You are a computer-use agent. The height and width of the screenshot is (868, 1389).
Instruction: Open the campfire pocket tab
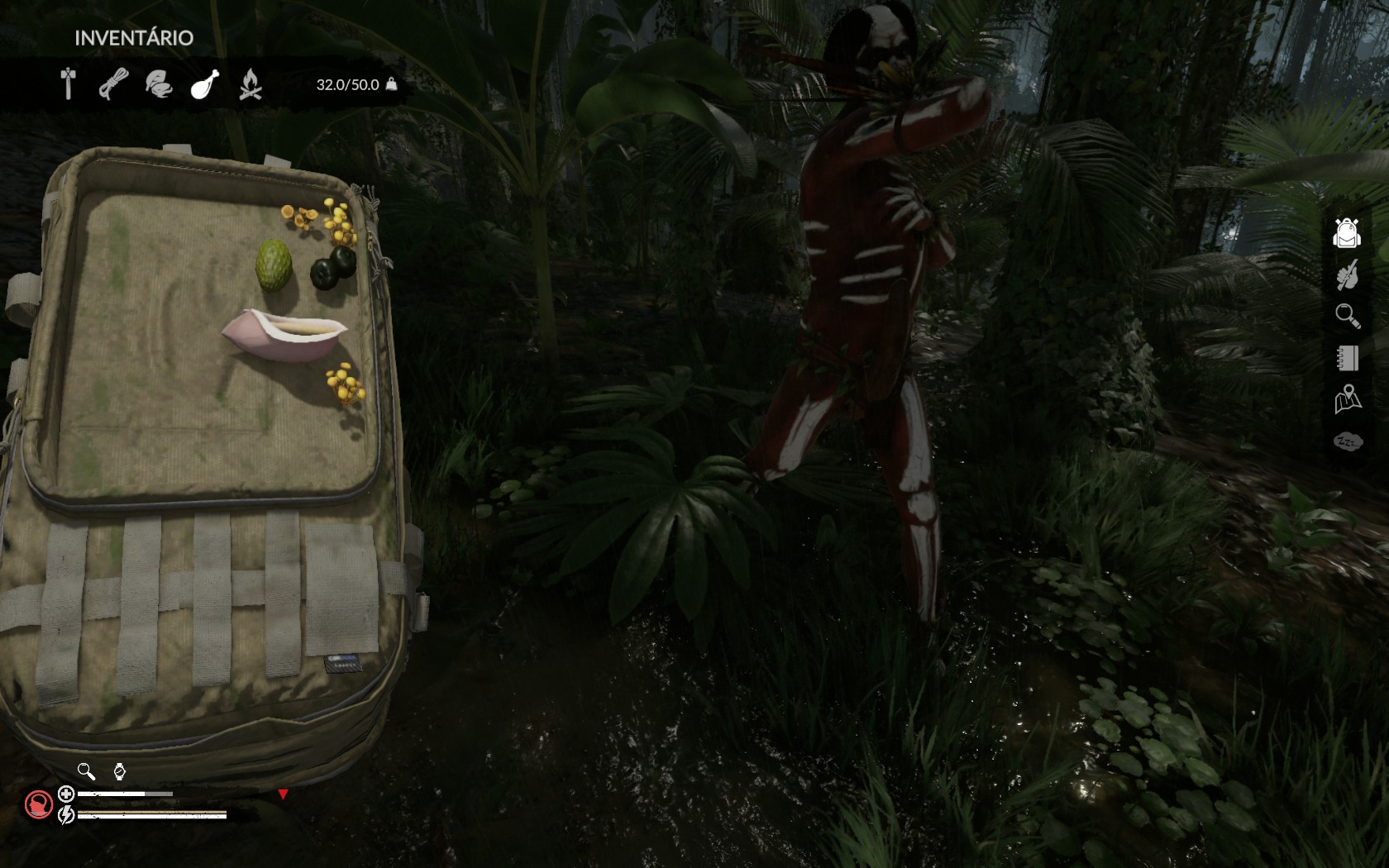(x=250, y=83)
